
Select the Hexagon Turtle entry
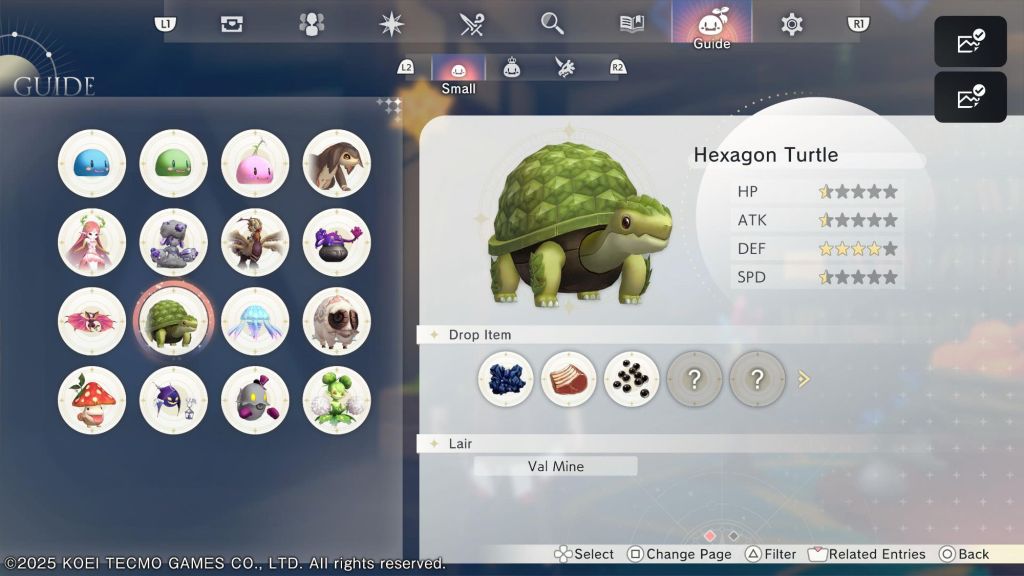click(x=173, y=321)
